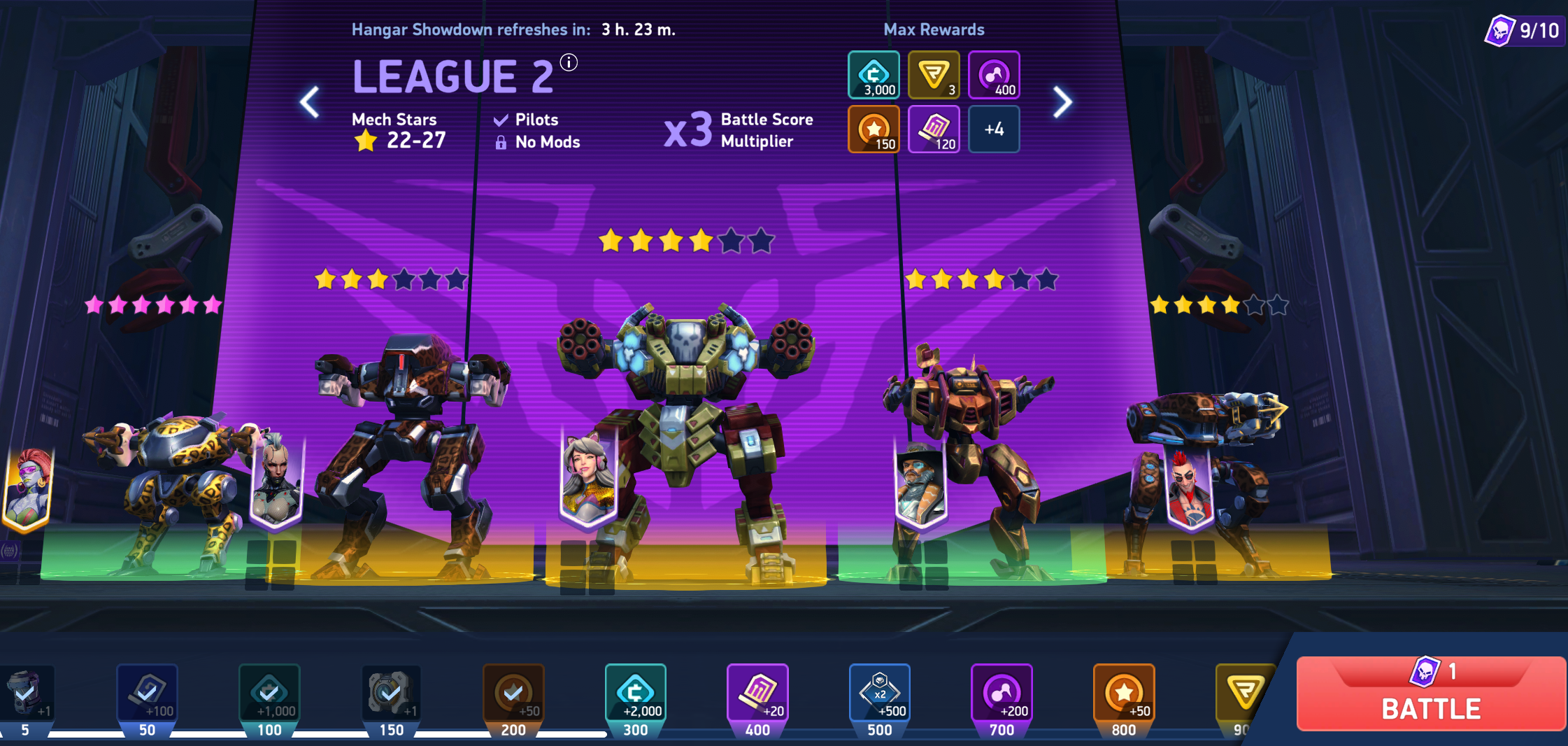Select the +500 x2 reward at 500 points

coord(879,693)
